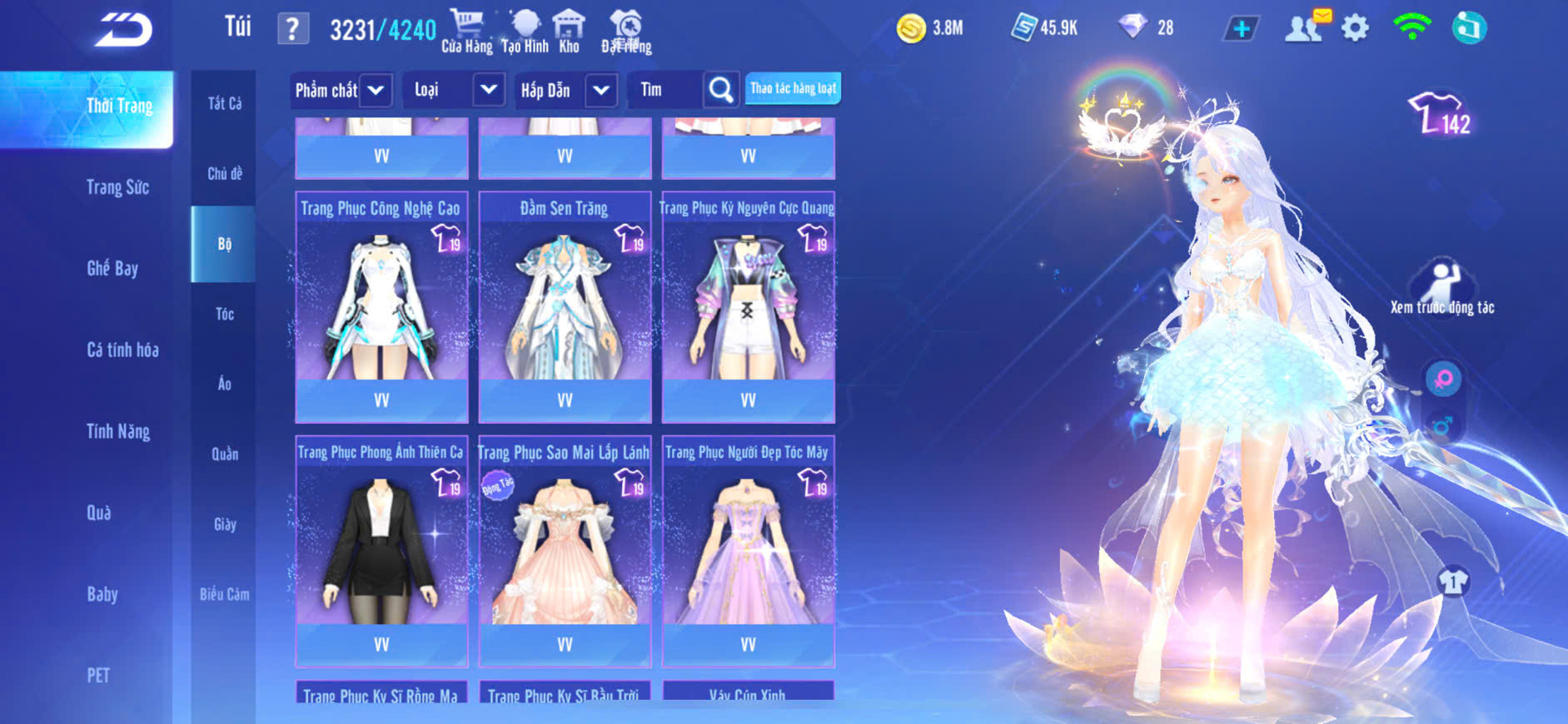
Task: Switch to the Giày shoes sub-tab
Action: (x=224, y=524)
